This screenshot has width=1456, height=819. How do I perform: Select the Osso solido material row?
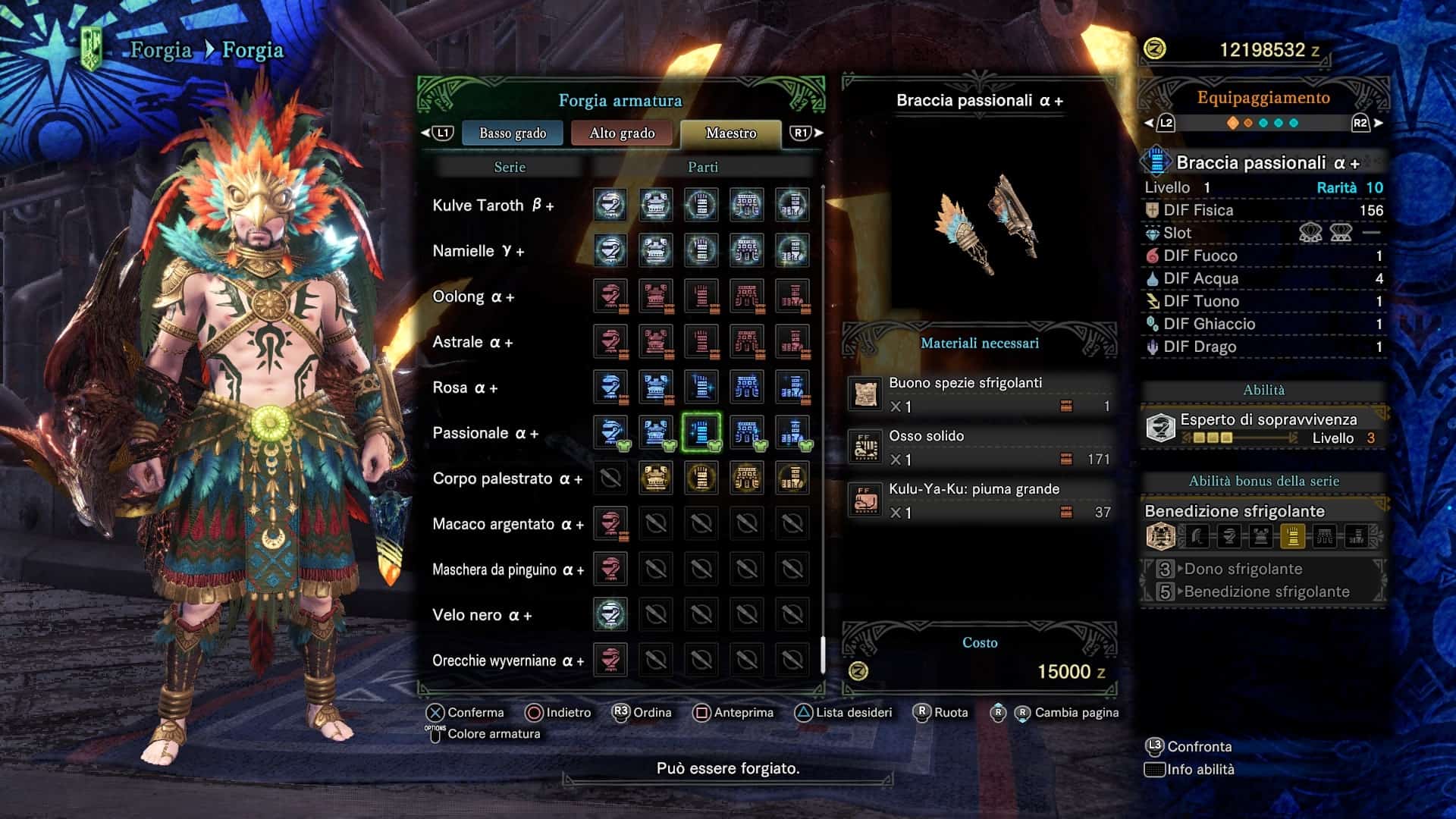(980, 447)
